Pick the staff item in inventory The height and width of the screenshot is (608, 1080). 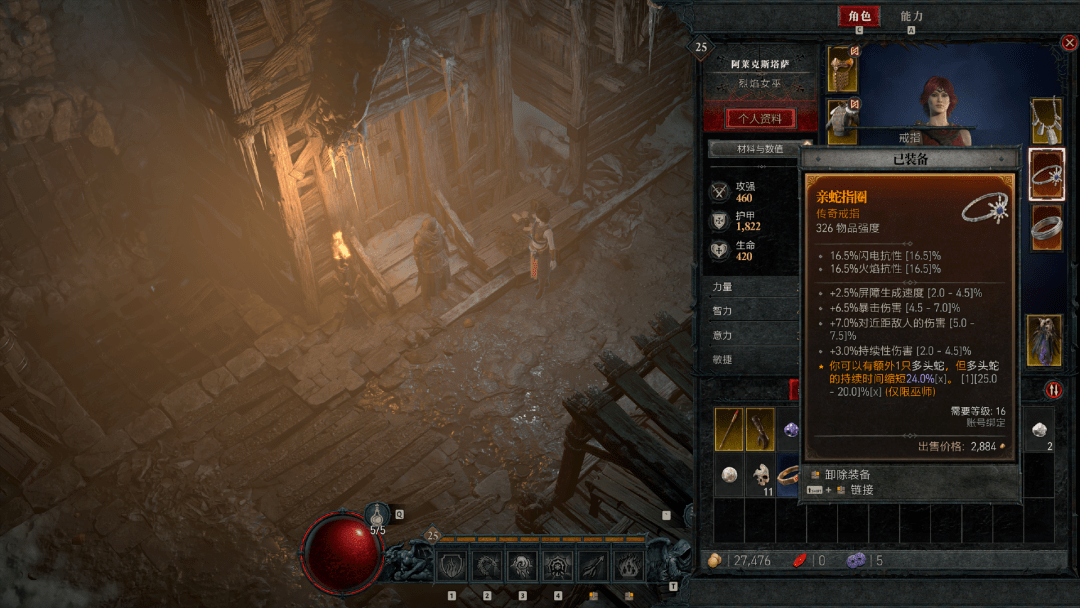[x=729, y=429]
